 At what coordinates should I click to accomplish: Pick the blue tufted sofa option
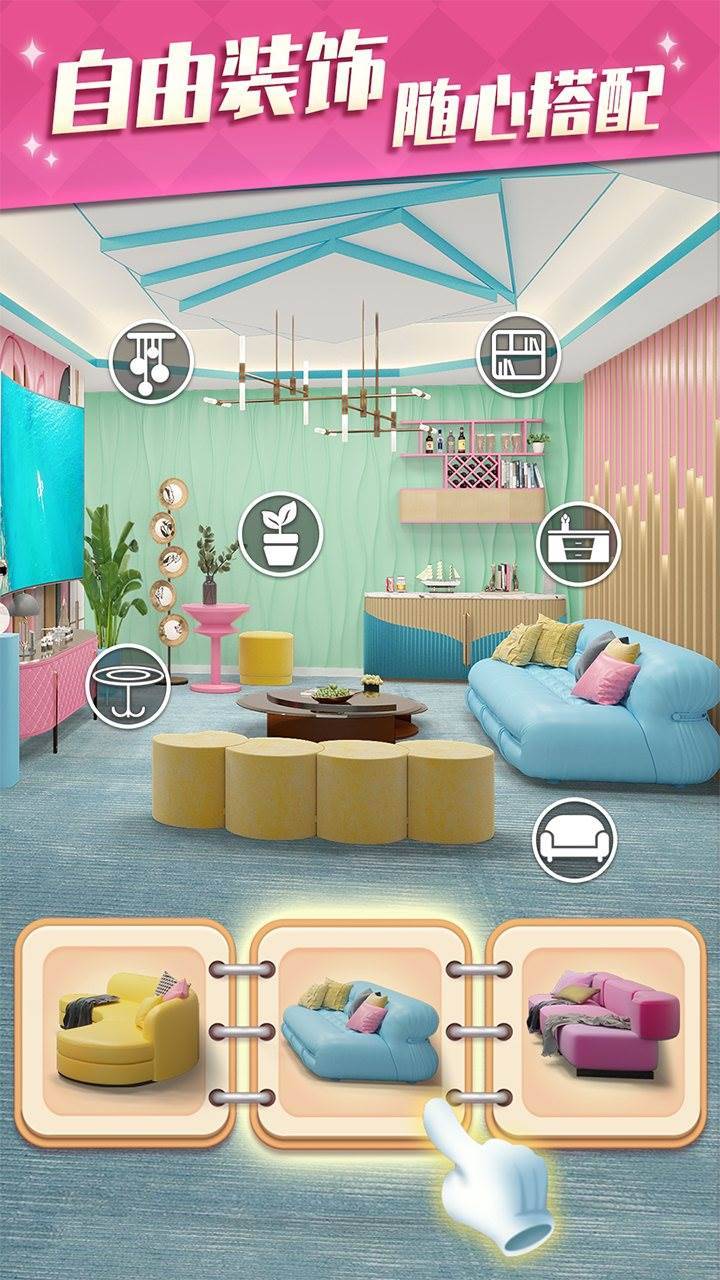pyautogui.click(x=360, y=1031)
